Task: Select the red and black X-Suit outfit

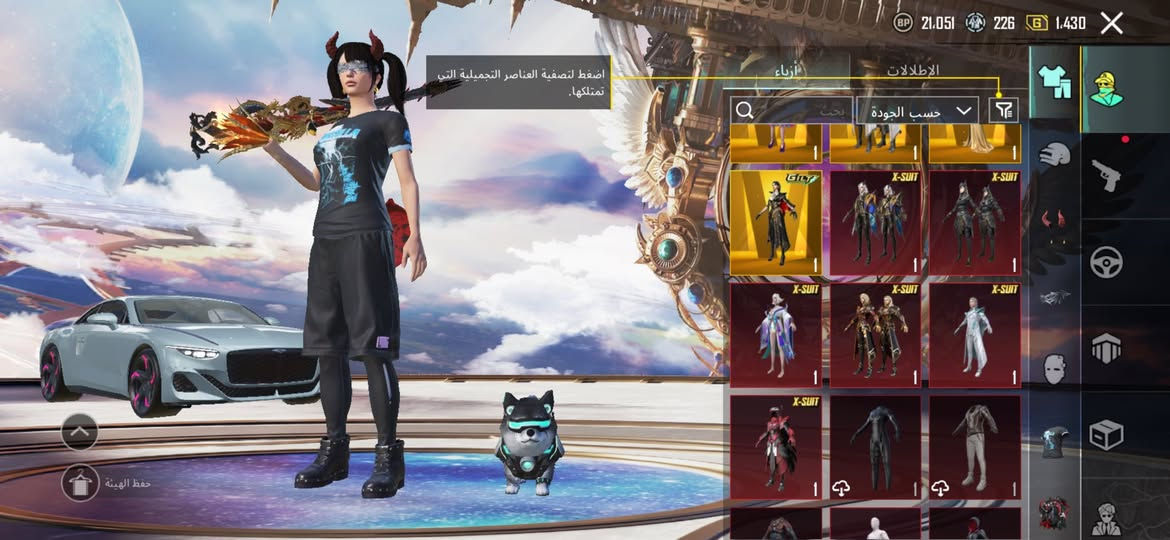Action: pos(776,447)
